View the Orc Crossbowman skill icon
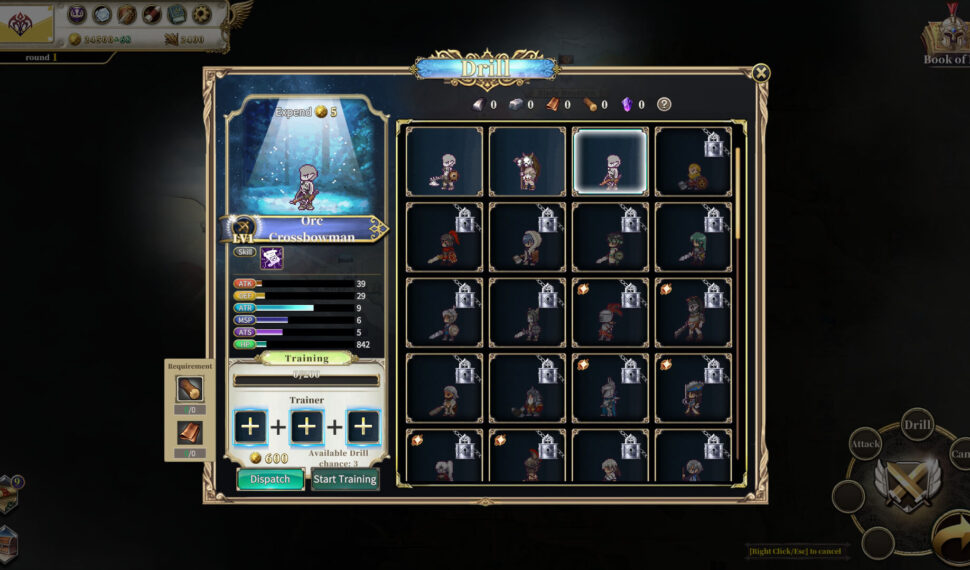The image size is (970, 570). [272, 258]
